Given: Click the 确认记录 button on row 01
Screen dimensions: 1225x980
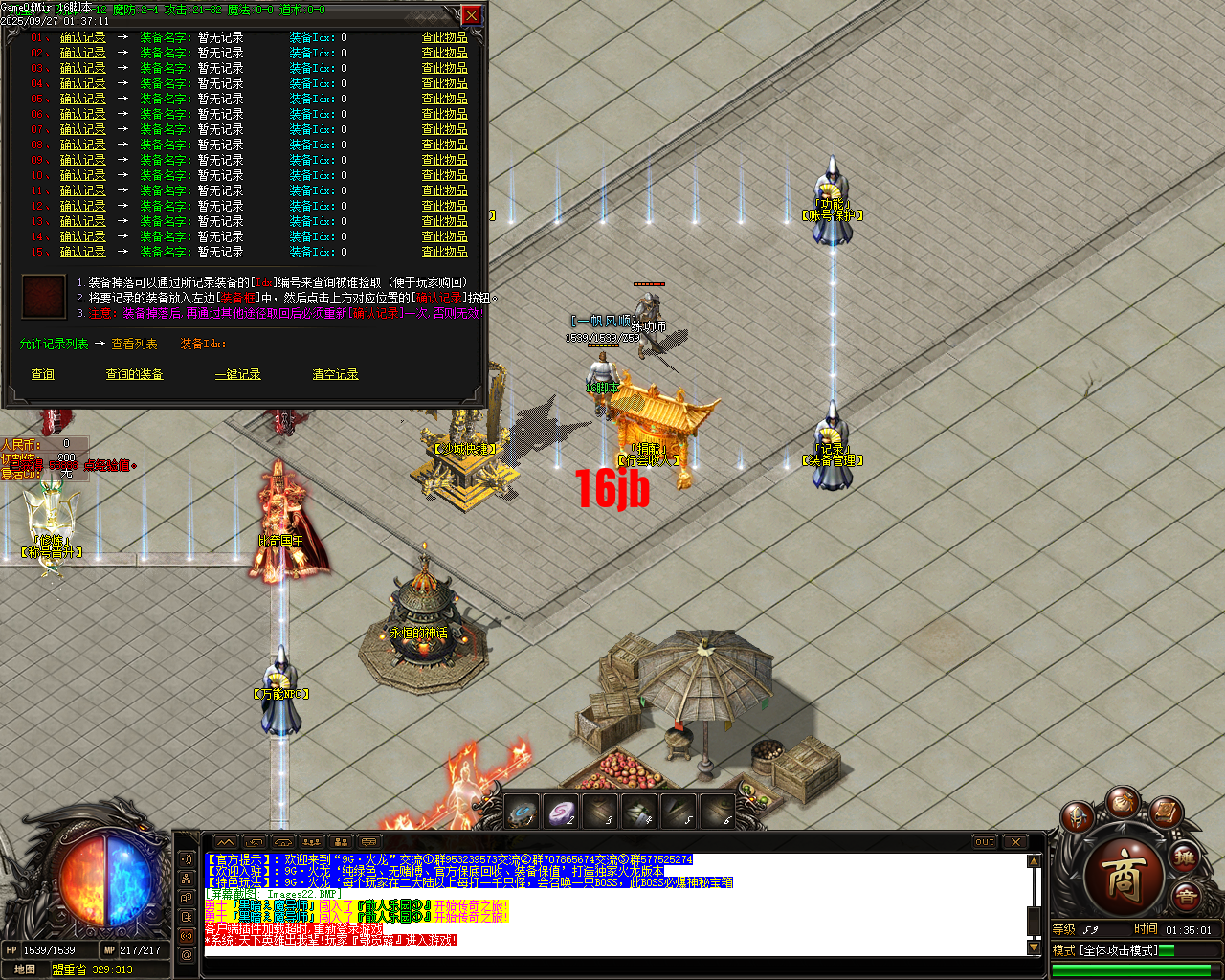Looking at the screenshot, I should click(x=82, y=37).
